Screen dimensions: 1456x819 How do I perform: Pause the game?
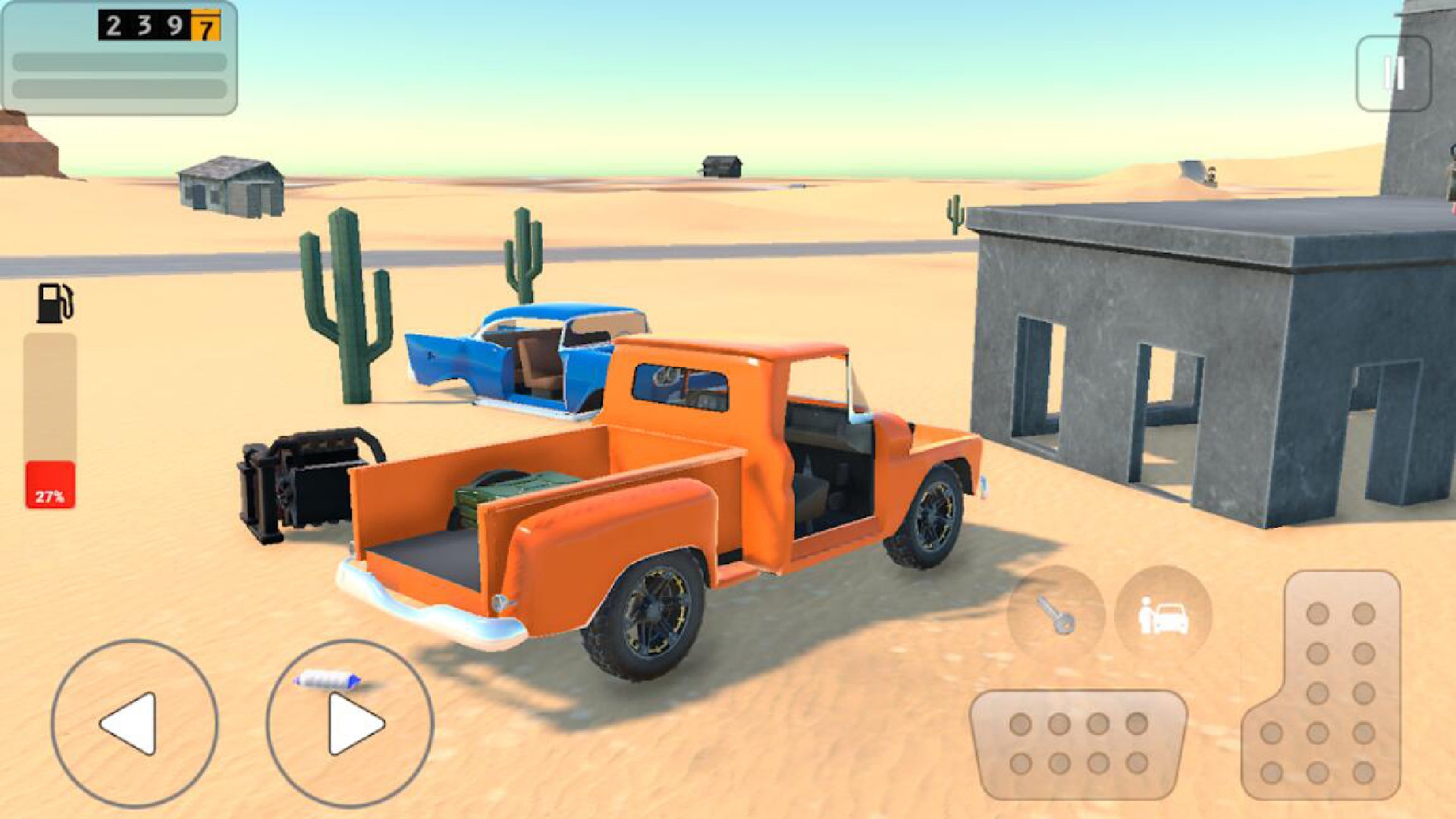pos(1393,74)
